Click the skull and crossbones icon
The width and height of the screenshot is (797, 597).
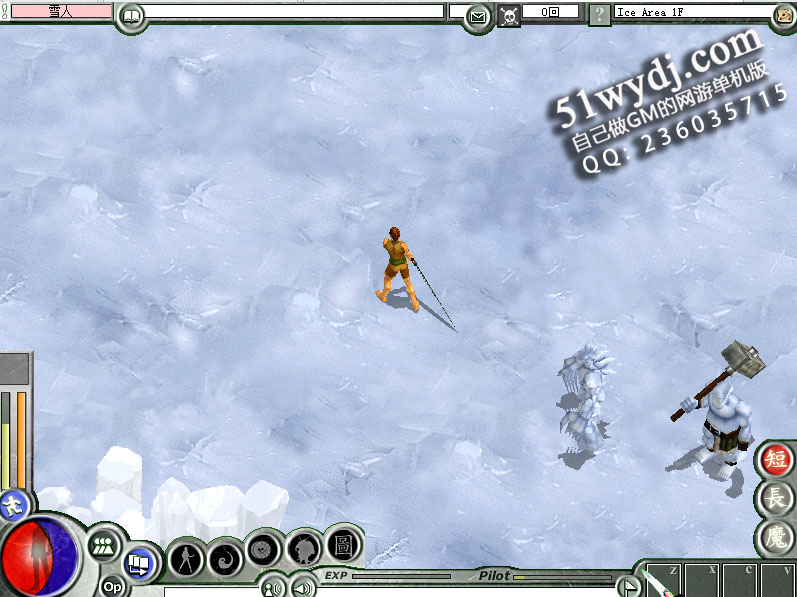point(509,15)
